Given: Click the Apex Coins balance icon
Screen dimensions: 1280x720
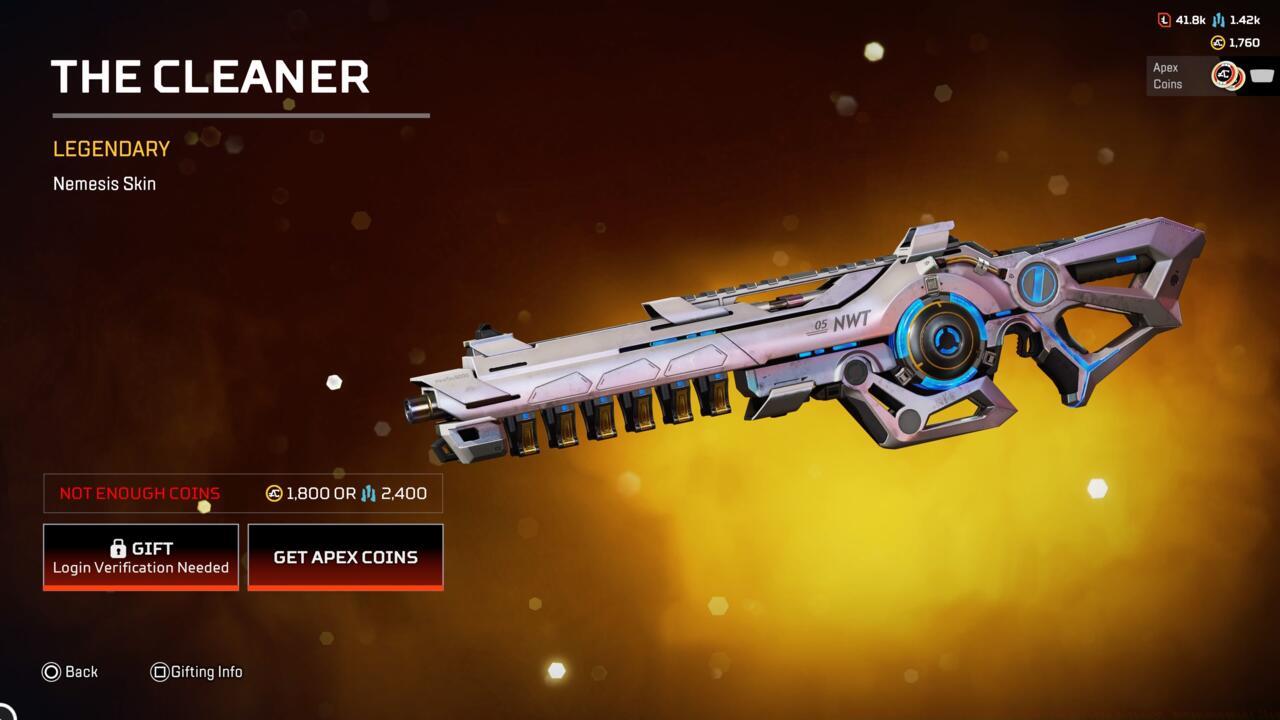Looking at the screenshot, I should point(1218,42).
